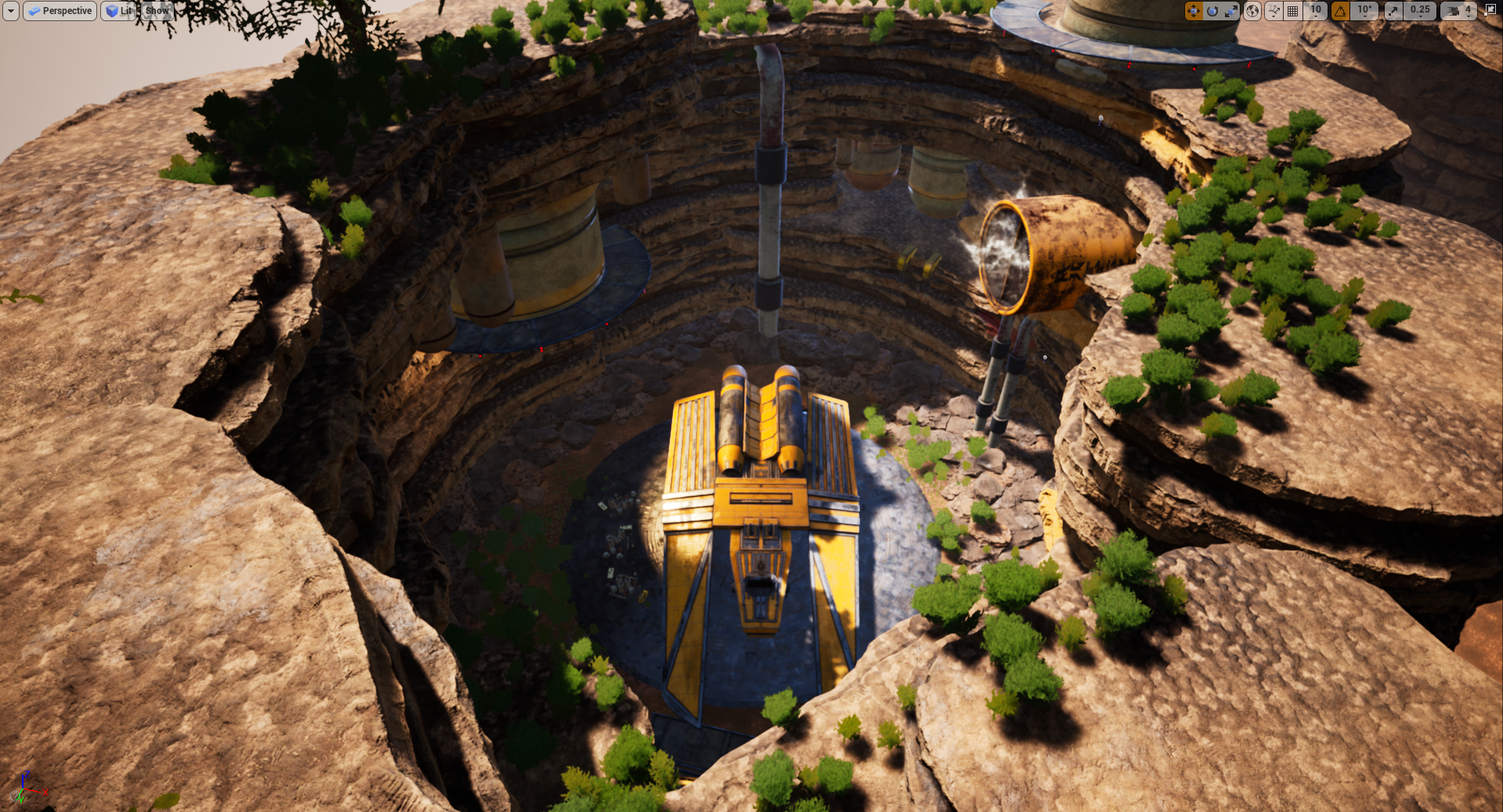Switch to the rotate gizmo tool

[x=1212, y=11]
